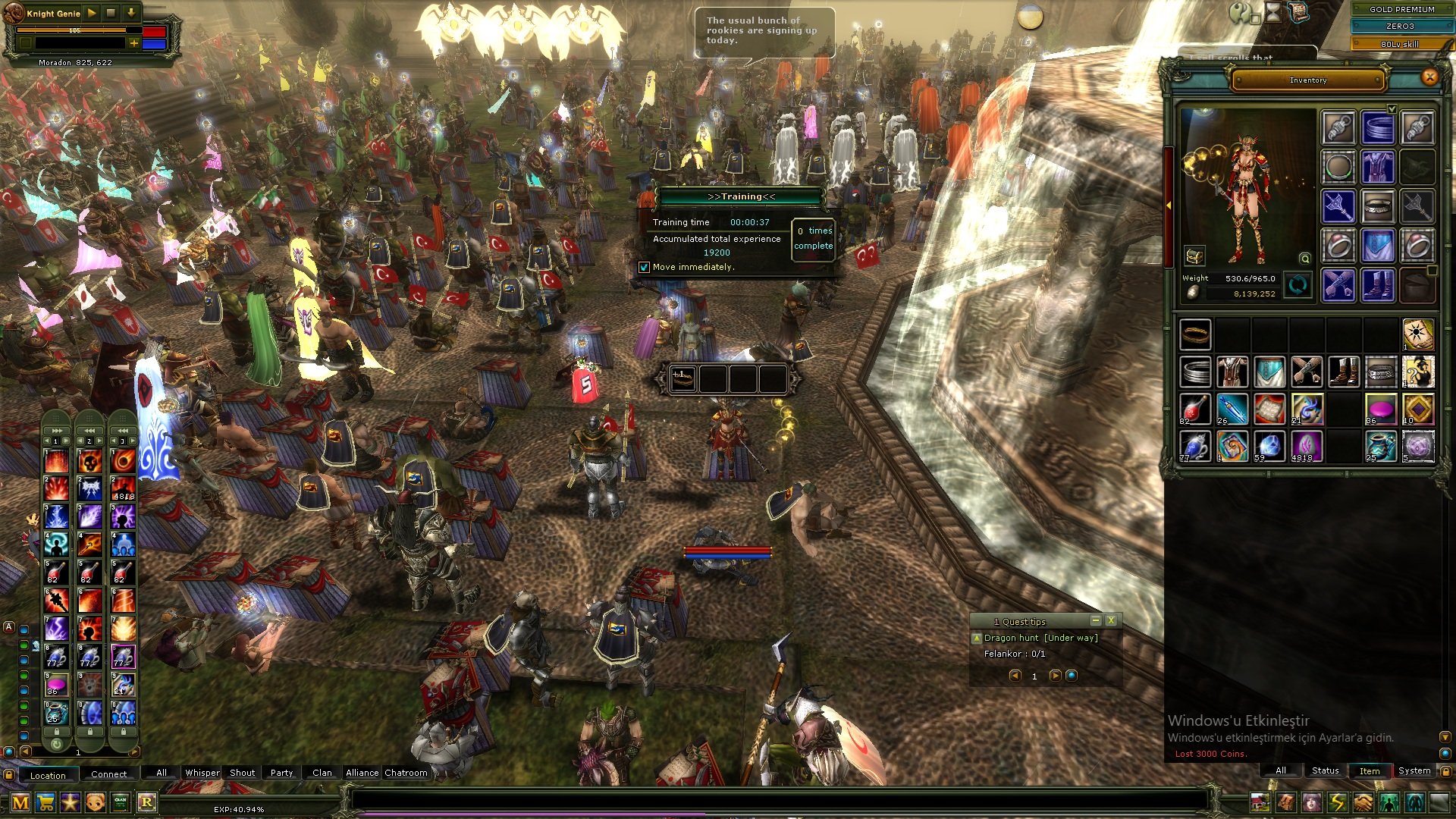1456x819 pixels.
Task: Select the Clan chat tab
Action: click(322, 773)
